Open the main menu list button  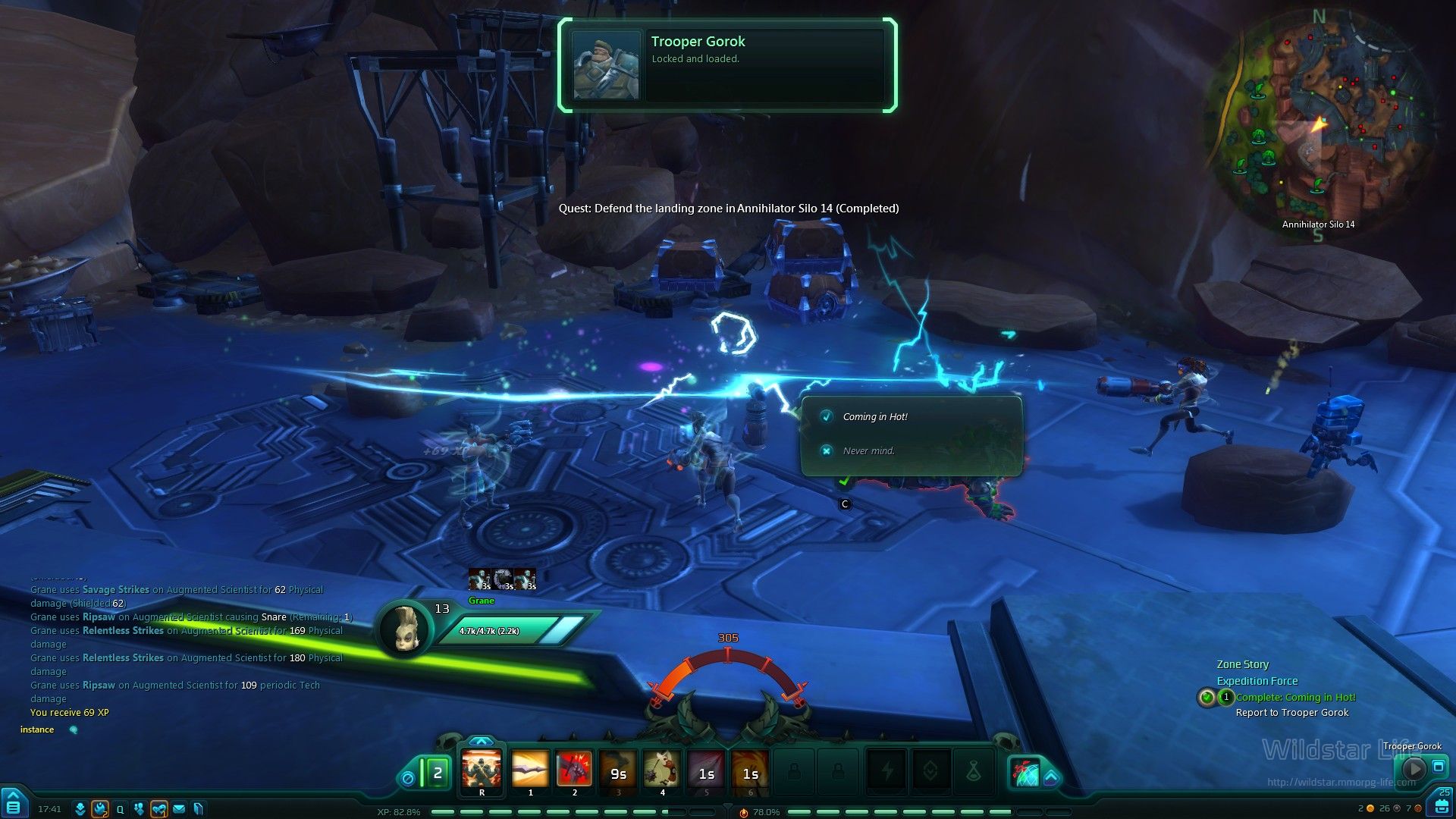click(x=13, y=806)
